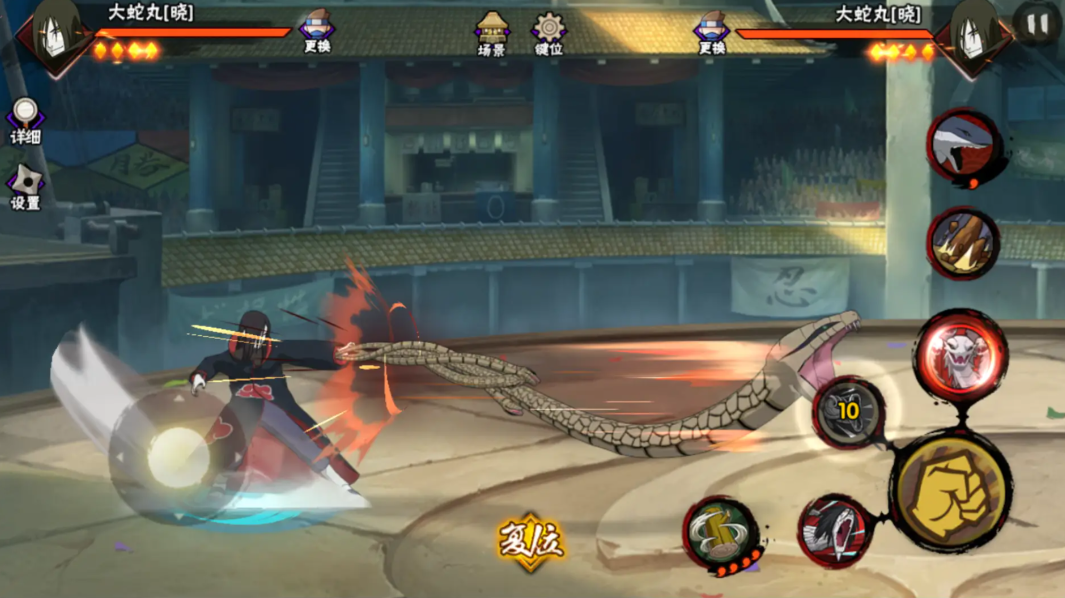Tap the skill on cooldown showing 10

pos(848,411)
